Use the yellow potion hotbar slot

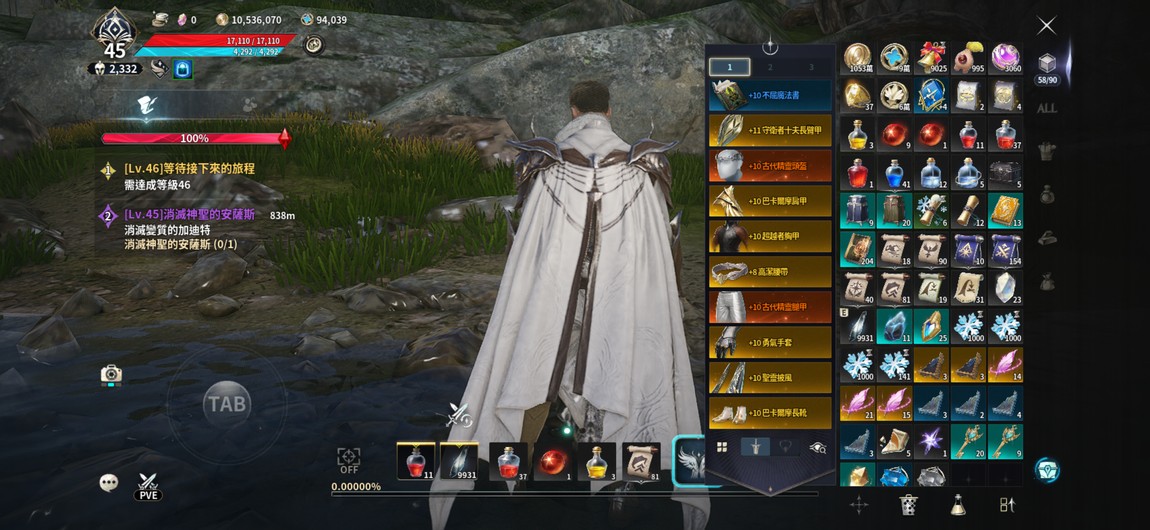596,461
